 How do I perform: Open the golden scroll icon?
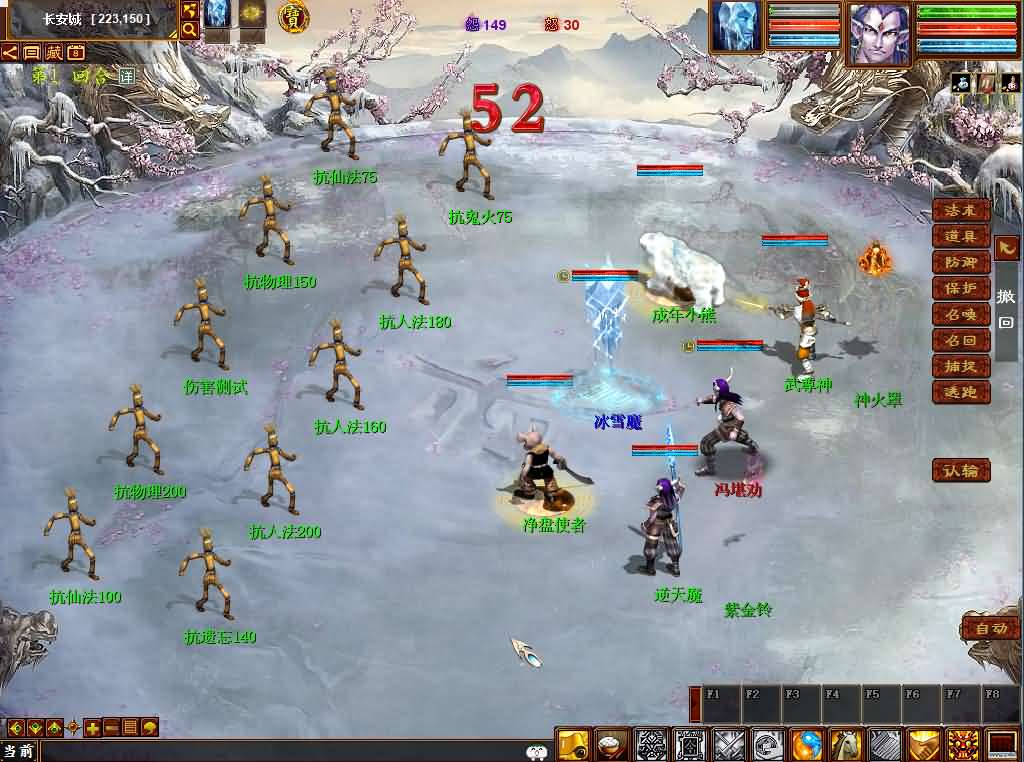coord(573,745)
